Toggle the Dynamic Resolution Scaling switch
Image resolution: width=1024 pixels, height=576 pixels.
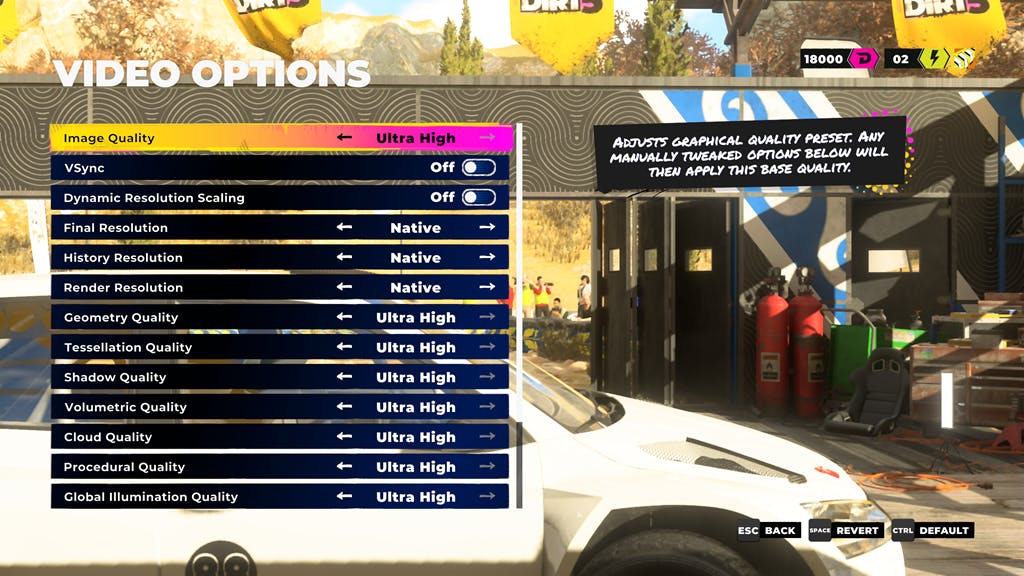click(x=478, y=198)
